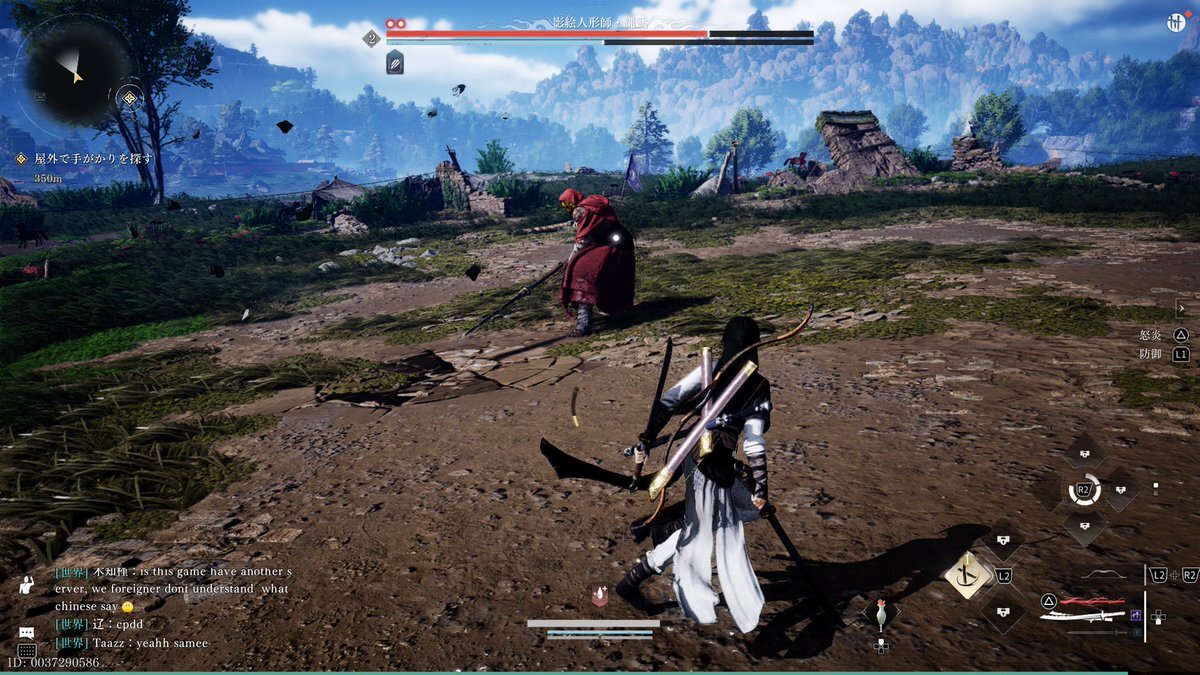This screenshot has width=1200, height=675.
Task: Open the chat keyboard input icon
Action: click(x=26, y=650)
